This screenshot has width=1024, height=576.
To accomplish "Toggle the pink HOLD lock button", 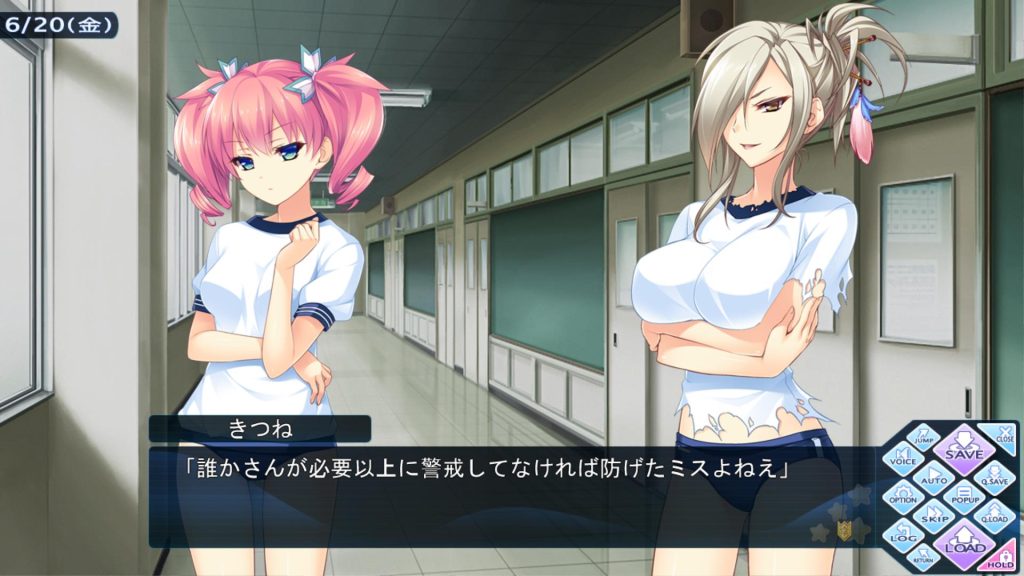I will pos(1003,560).
